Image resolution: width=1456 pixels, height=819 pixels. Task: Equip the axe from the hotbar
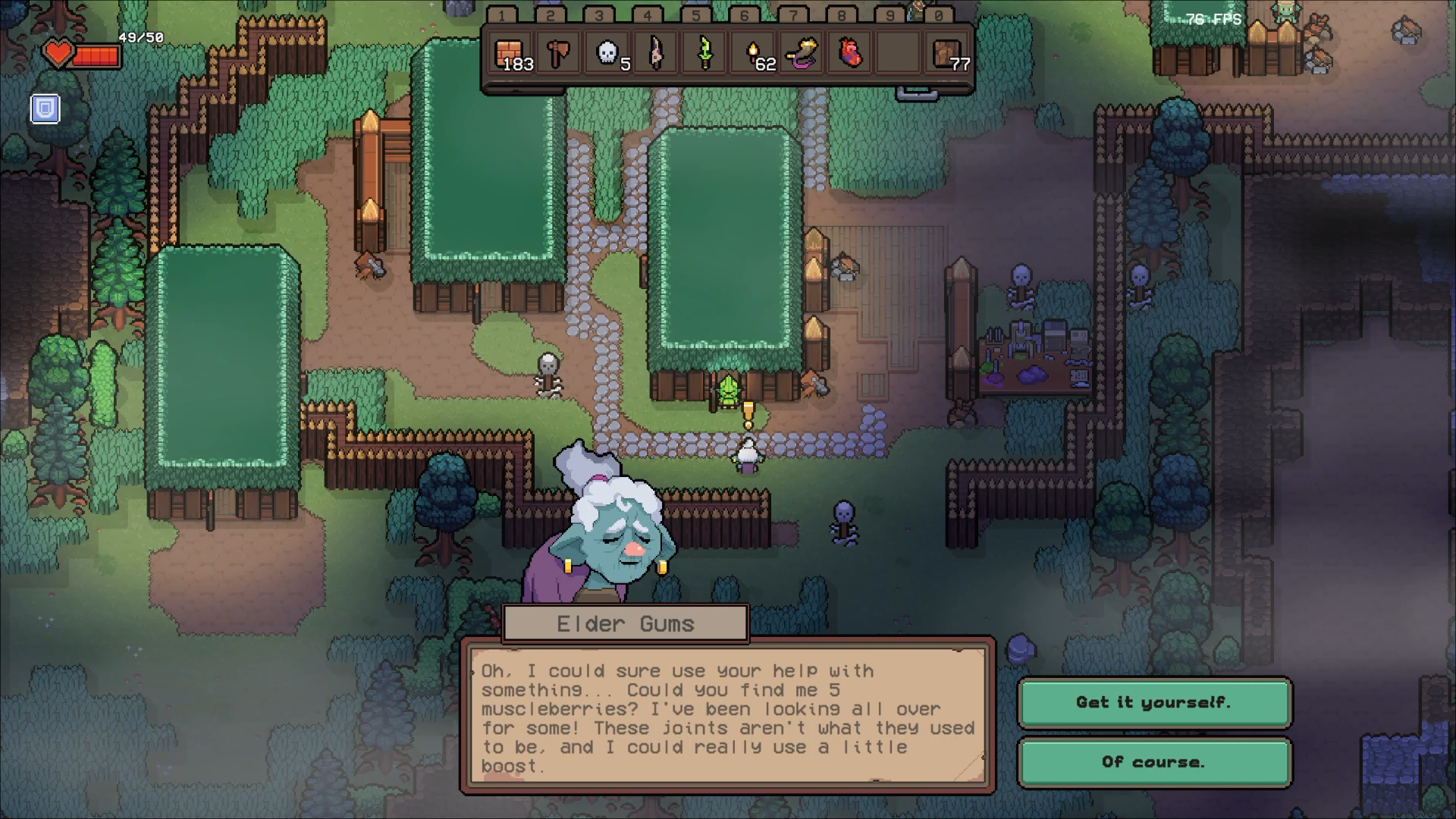[558, 54]
